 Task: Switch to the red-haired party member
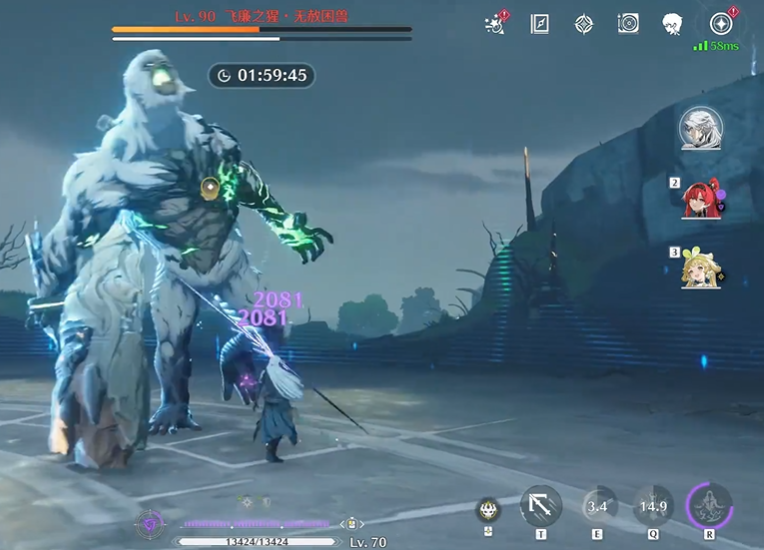(699, 199)
